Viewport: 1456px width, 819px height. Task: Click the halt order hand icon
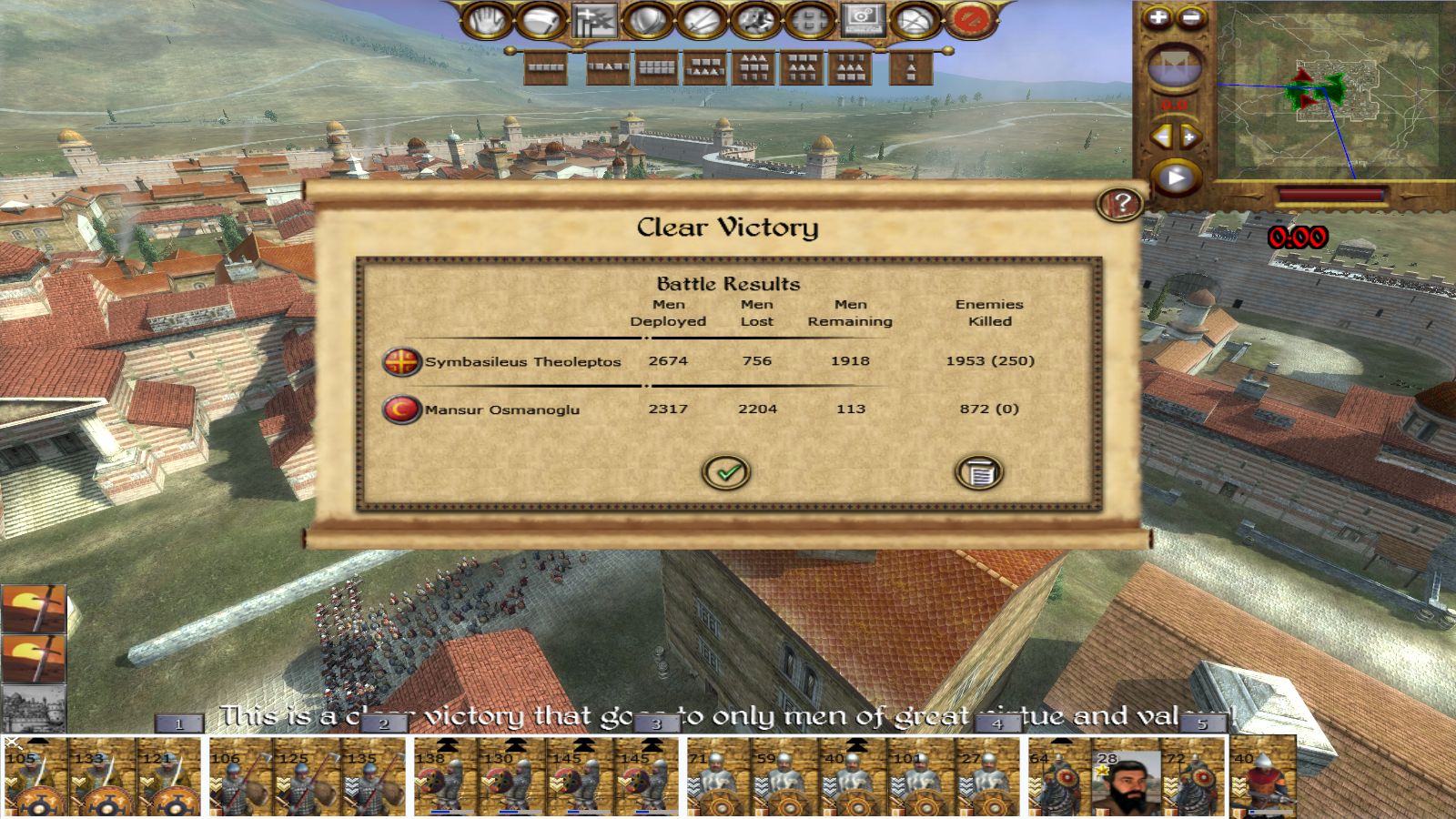[x=487, y=20]
